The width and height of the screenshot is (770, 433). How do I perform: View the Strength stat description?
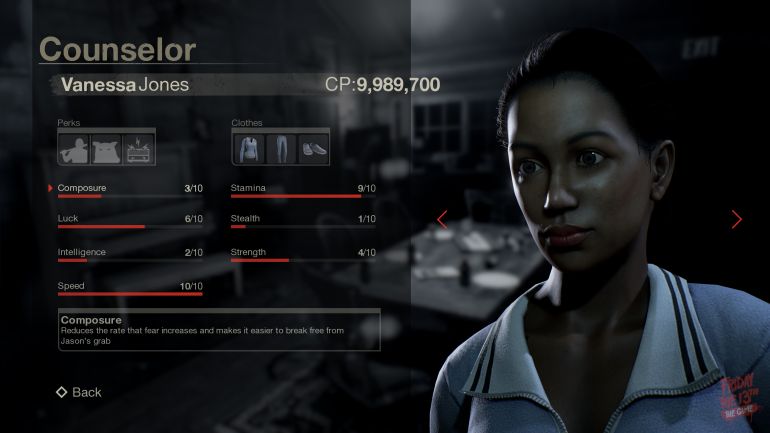pyautogui.click(x=303, y=254)
